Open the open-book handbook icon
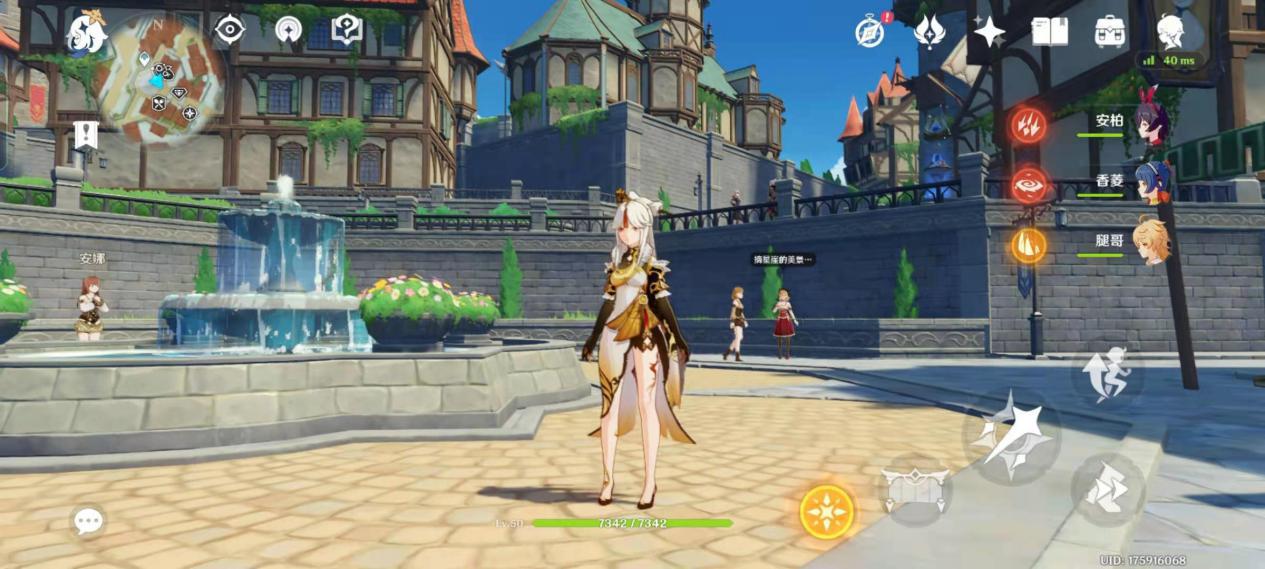The image size is (1265, 569). point(1049,31)
